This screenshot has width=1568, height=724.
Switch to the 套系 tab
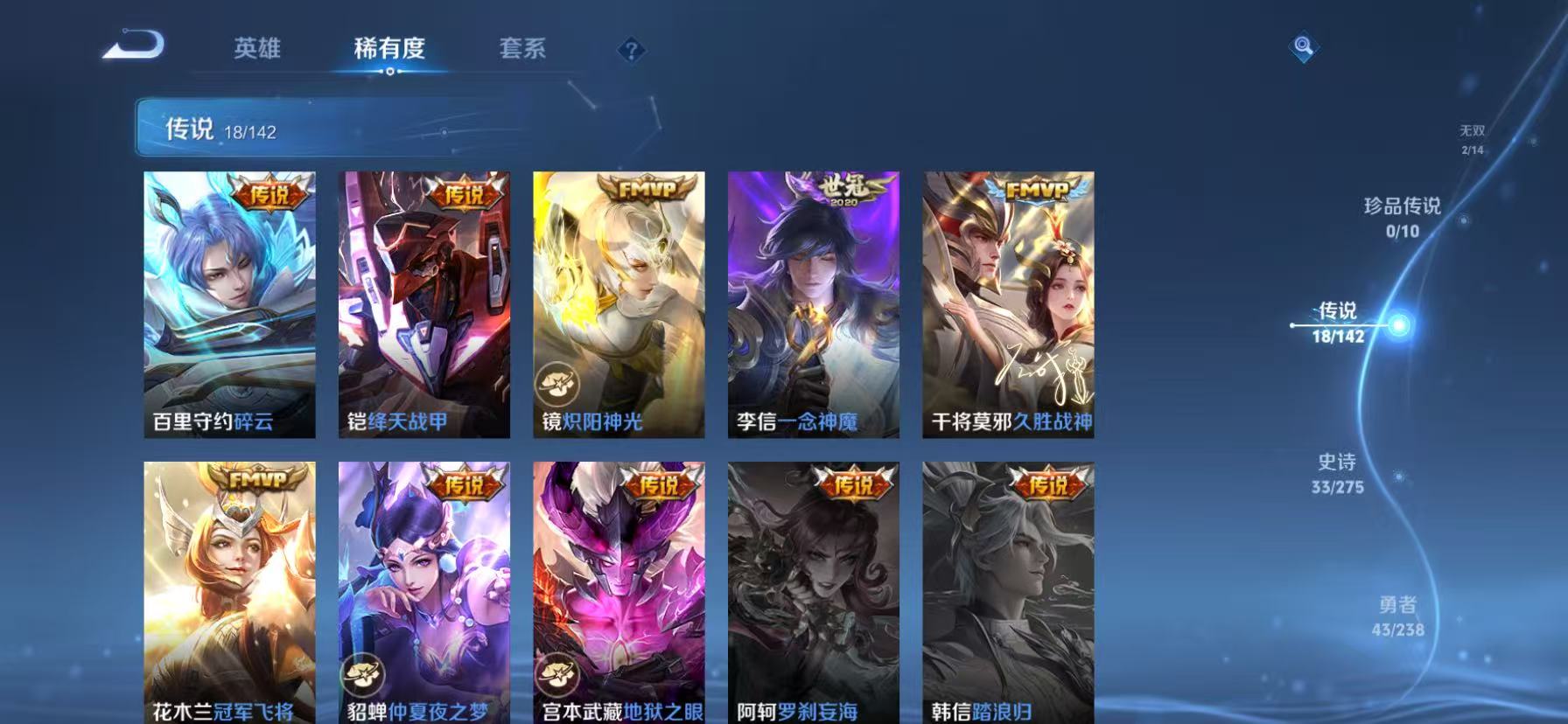522,50
